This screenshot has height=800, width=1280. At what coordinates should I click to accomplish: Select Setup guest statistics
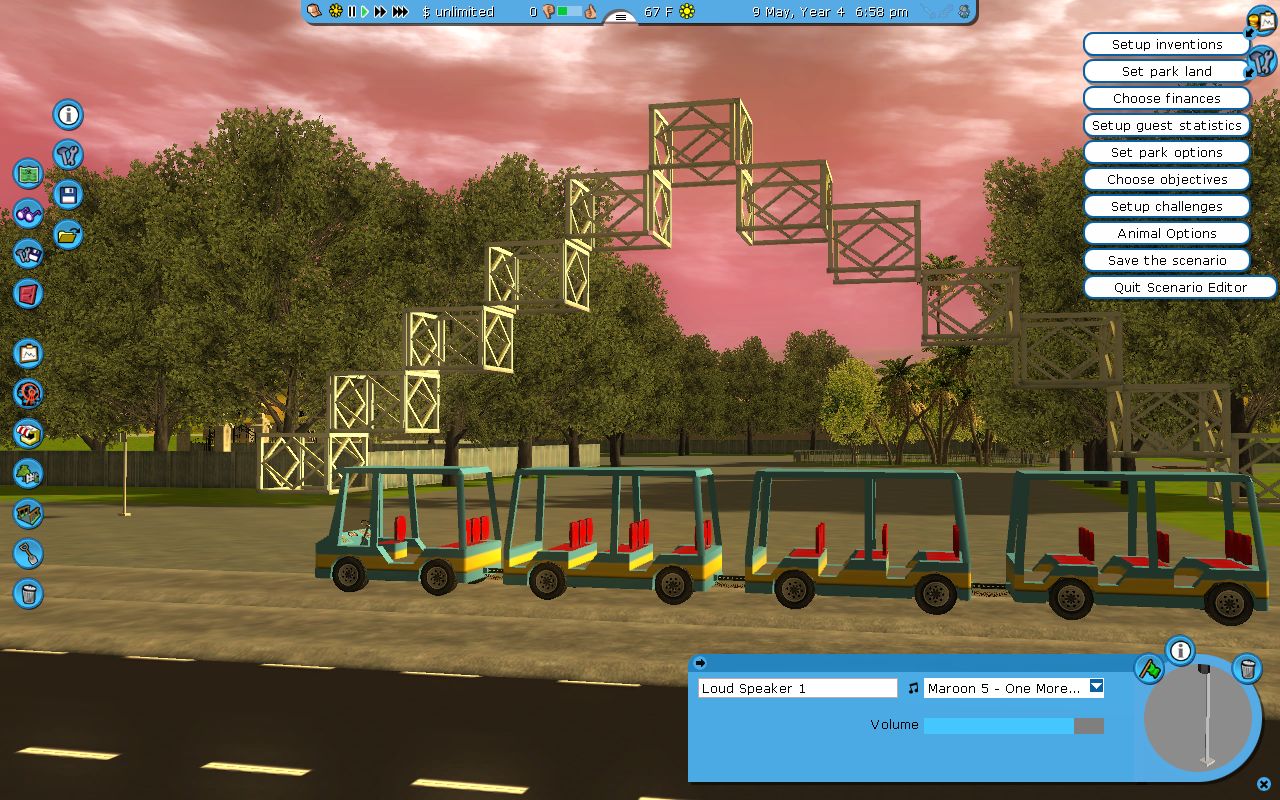click(1166, 126)
